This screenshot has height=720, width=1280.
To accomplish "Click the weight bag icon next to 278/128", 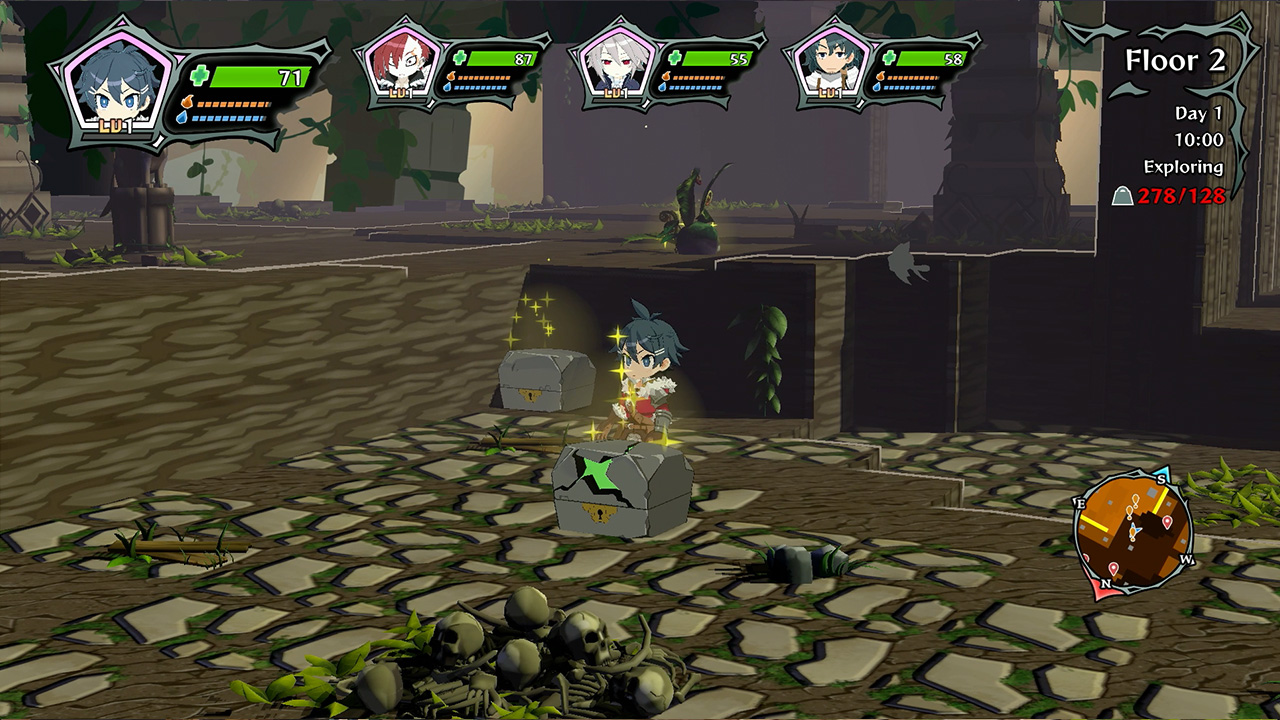I will click(1124, 195).
